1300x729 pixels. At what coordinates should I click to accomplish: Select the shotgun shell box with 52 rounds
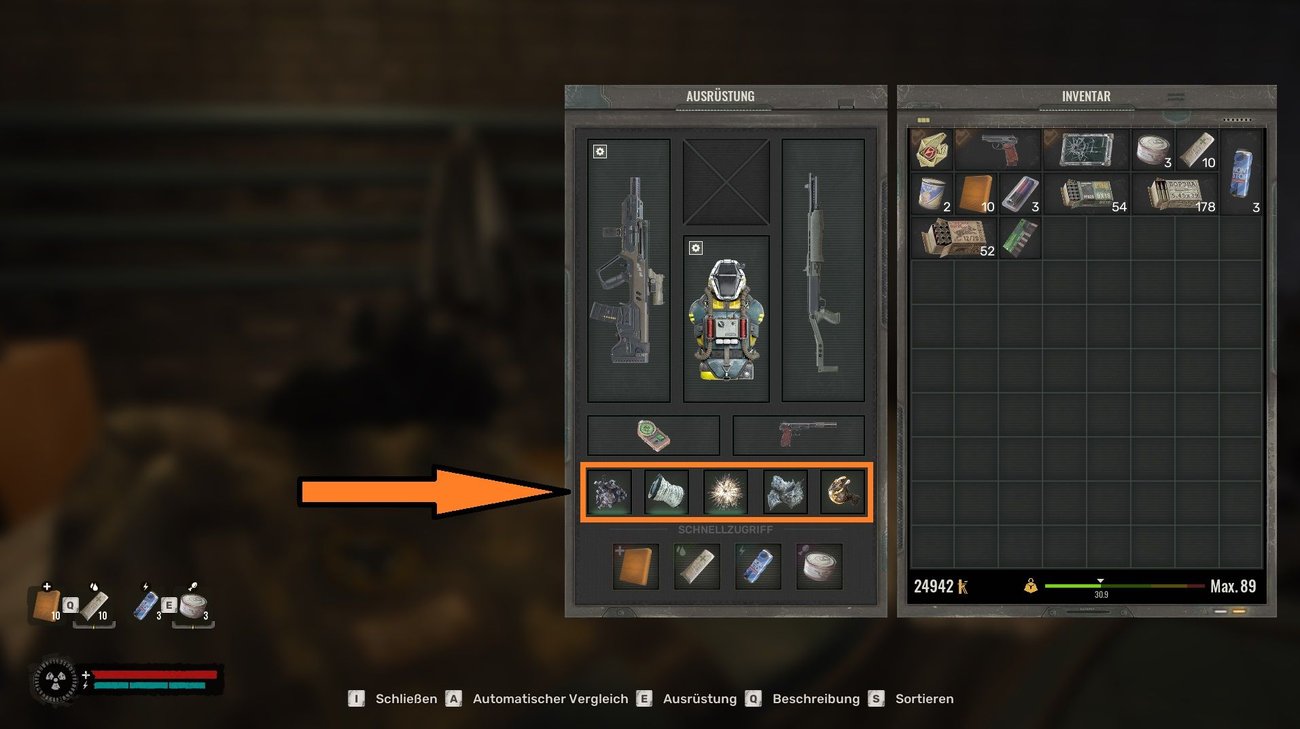point(954,238)
